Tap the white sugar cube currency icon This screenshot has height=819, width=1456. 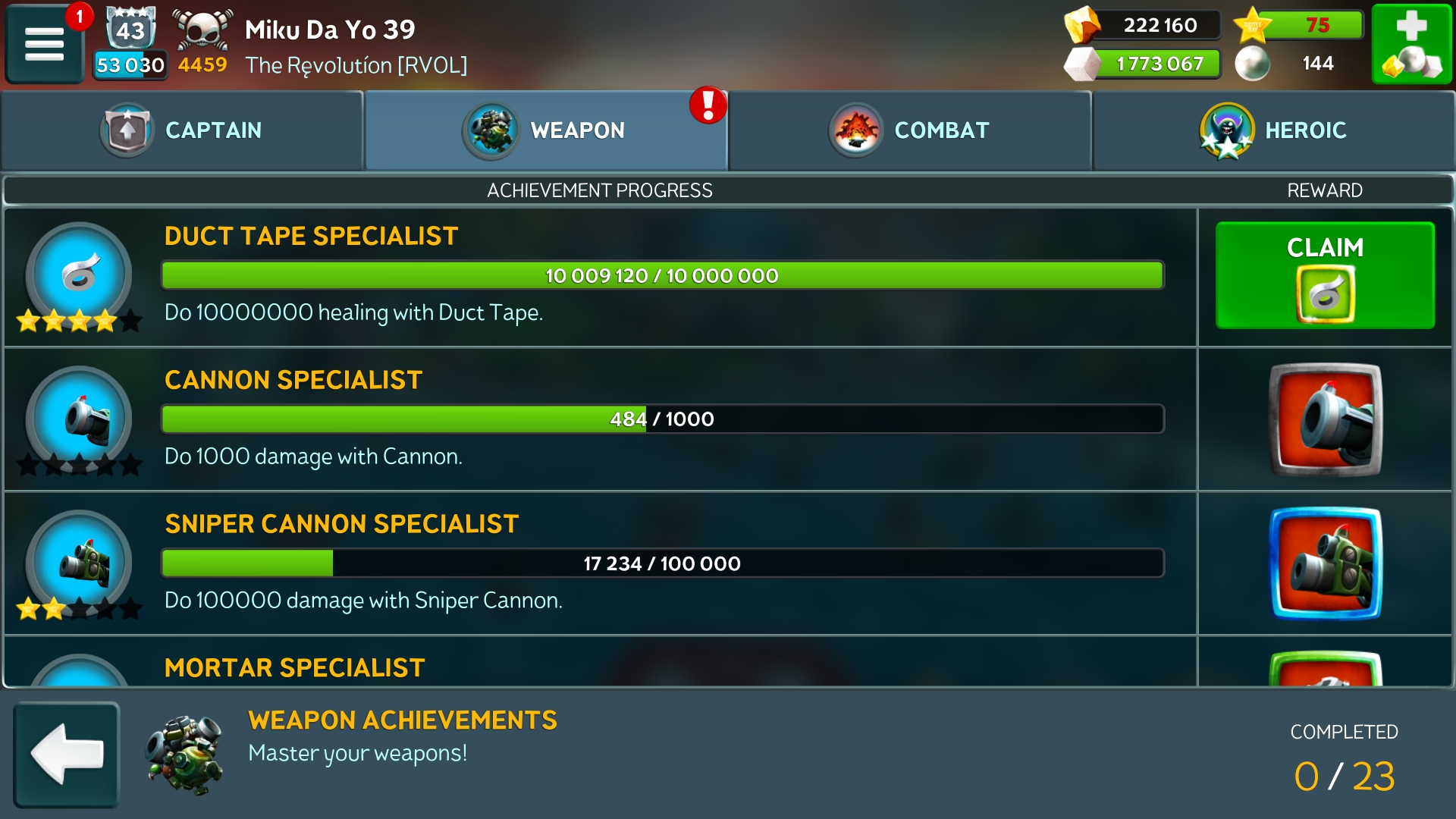tap(1081, 64)
